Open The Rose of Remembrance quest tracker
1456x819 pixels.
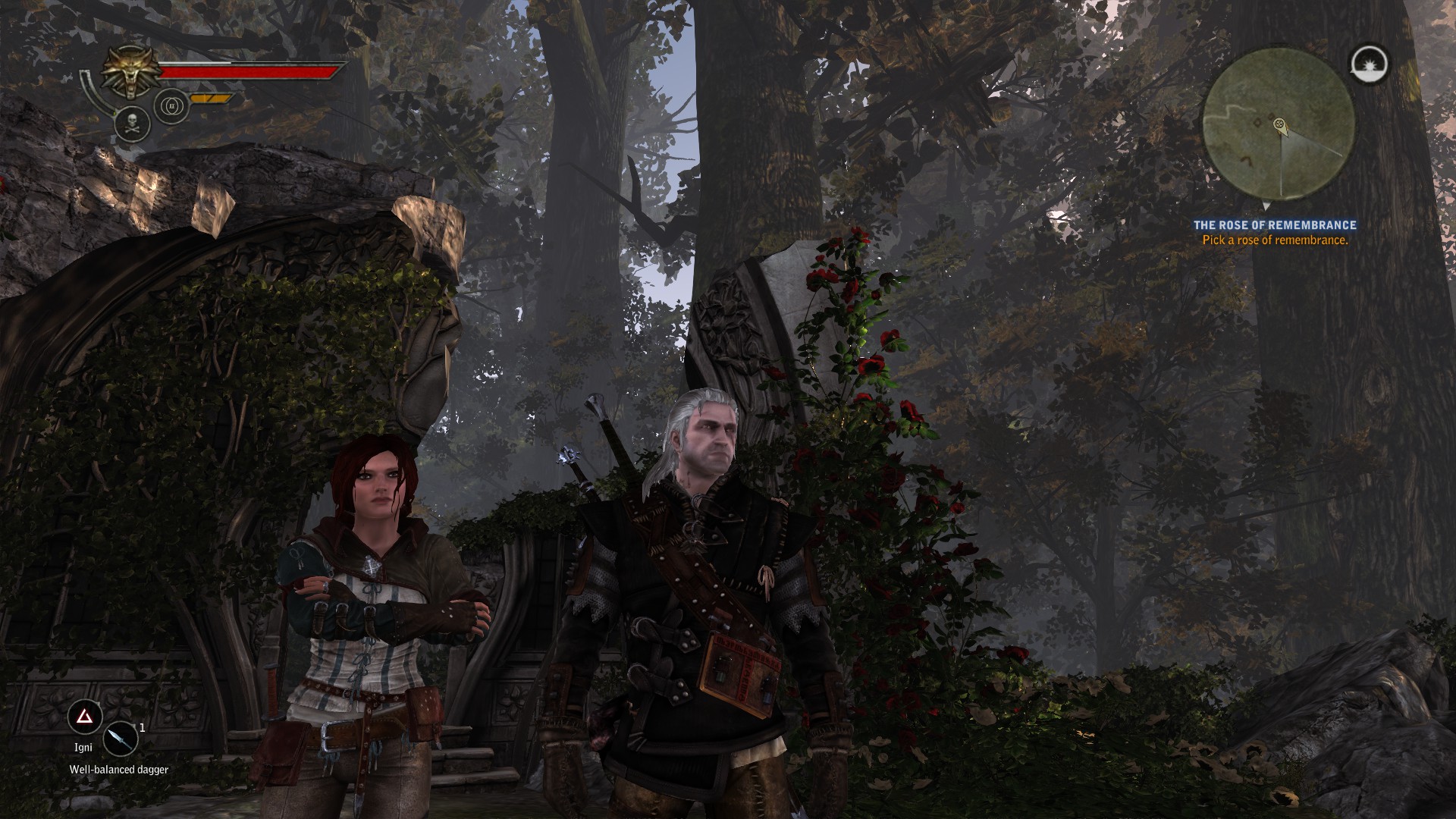click(x=1275, y=225)
